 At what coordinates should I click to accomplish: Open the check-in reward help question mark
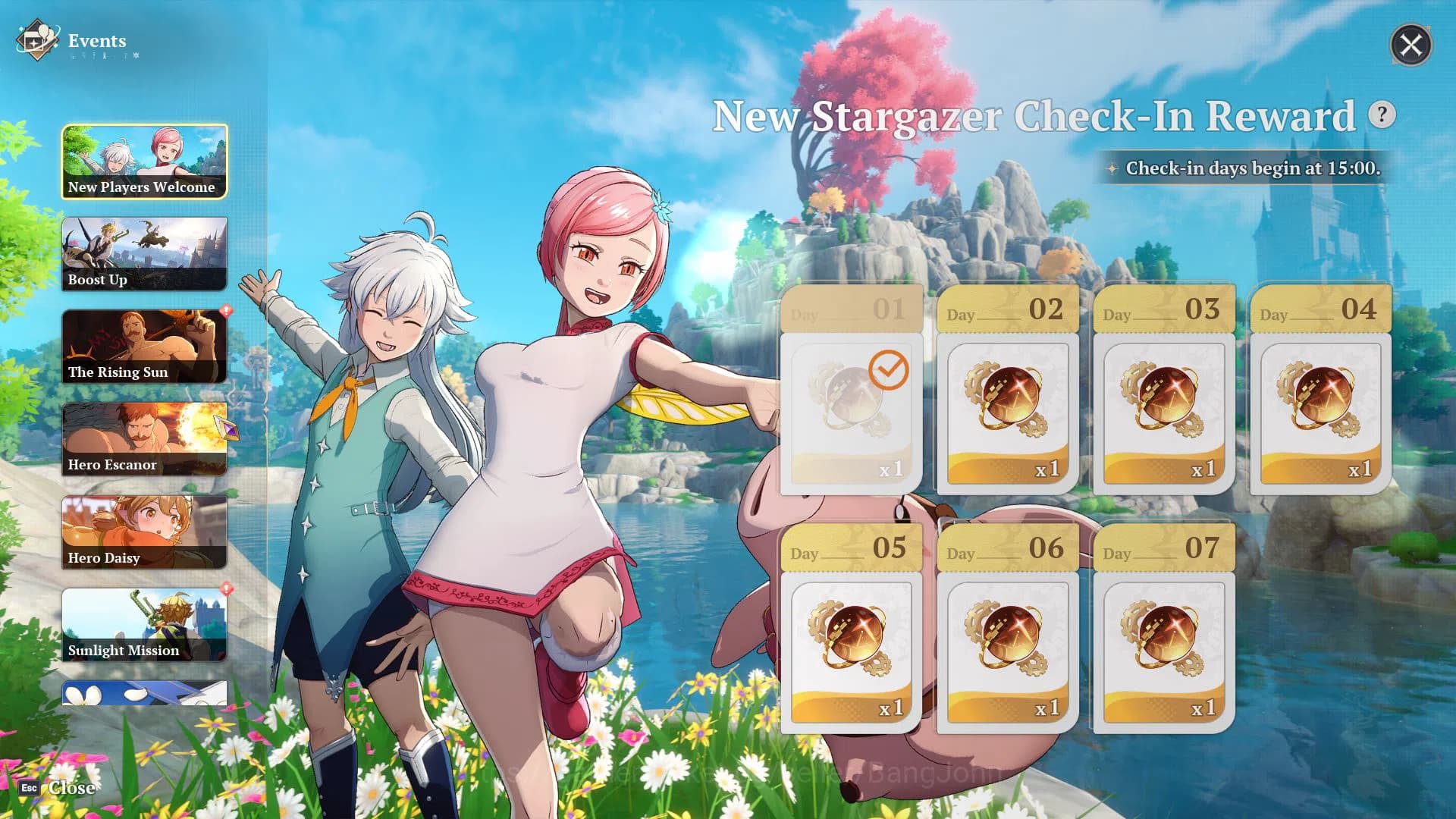1382,115
